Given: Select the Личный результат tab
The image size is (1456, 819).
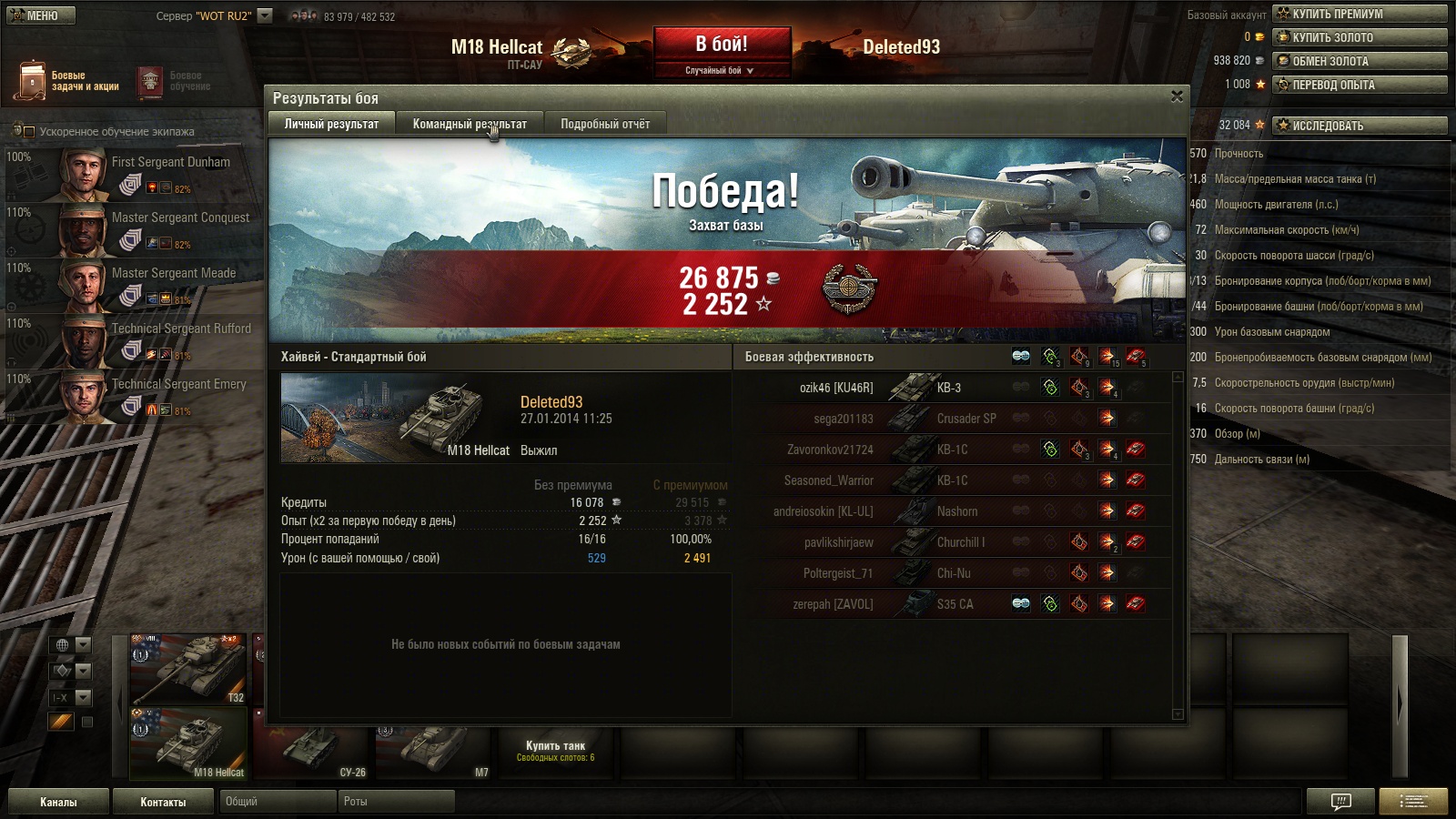Looking at the screenshot, I should (x=331, y=124).
